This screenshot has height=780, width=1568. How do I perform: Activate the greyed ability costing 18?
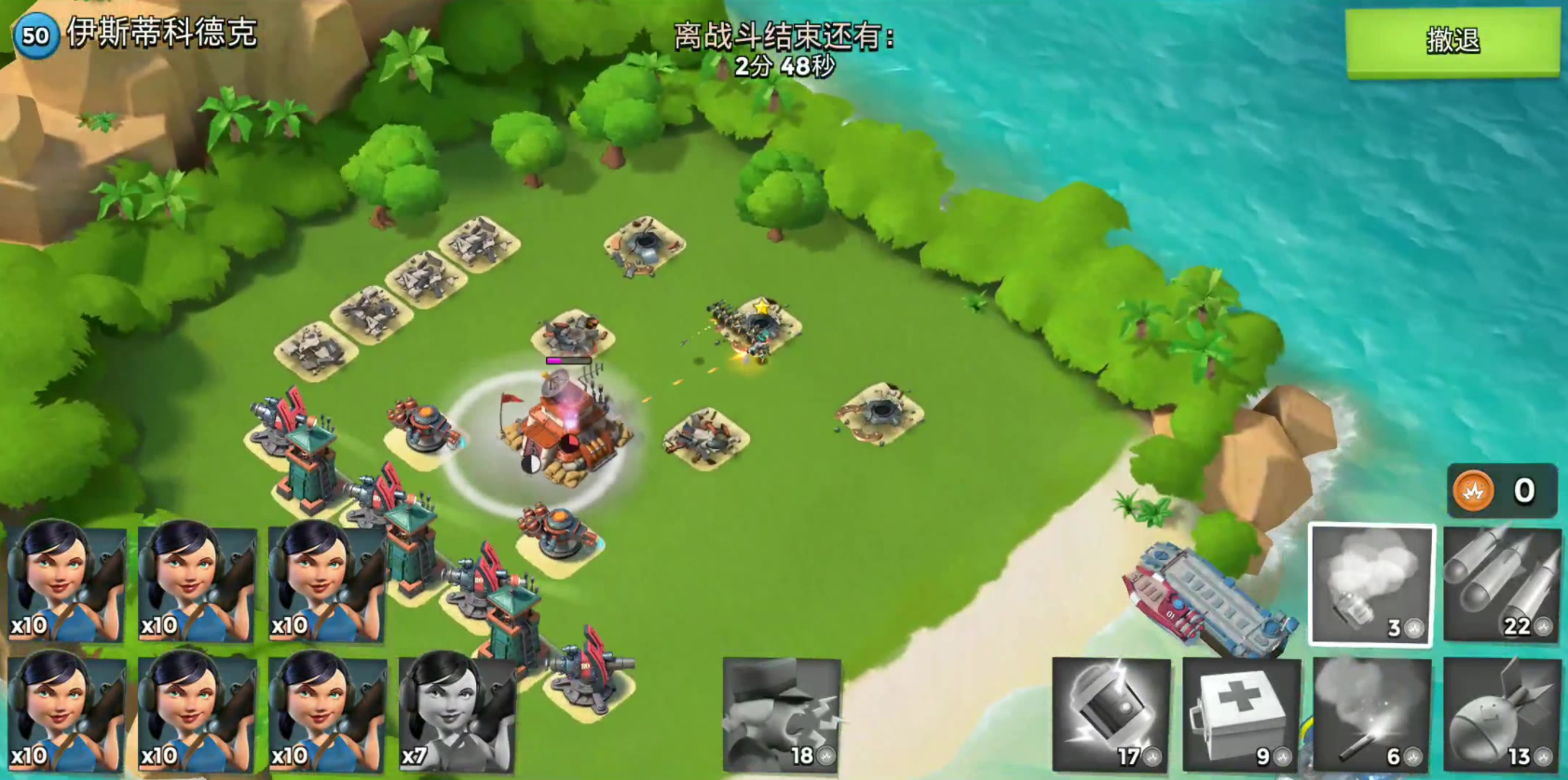(781, 714)
